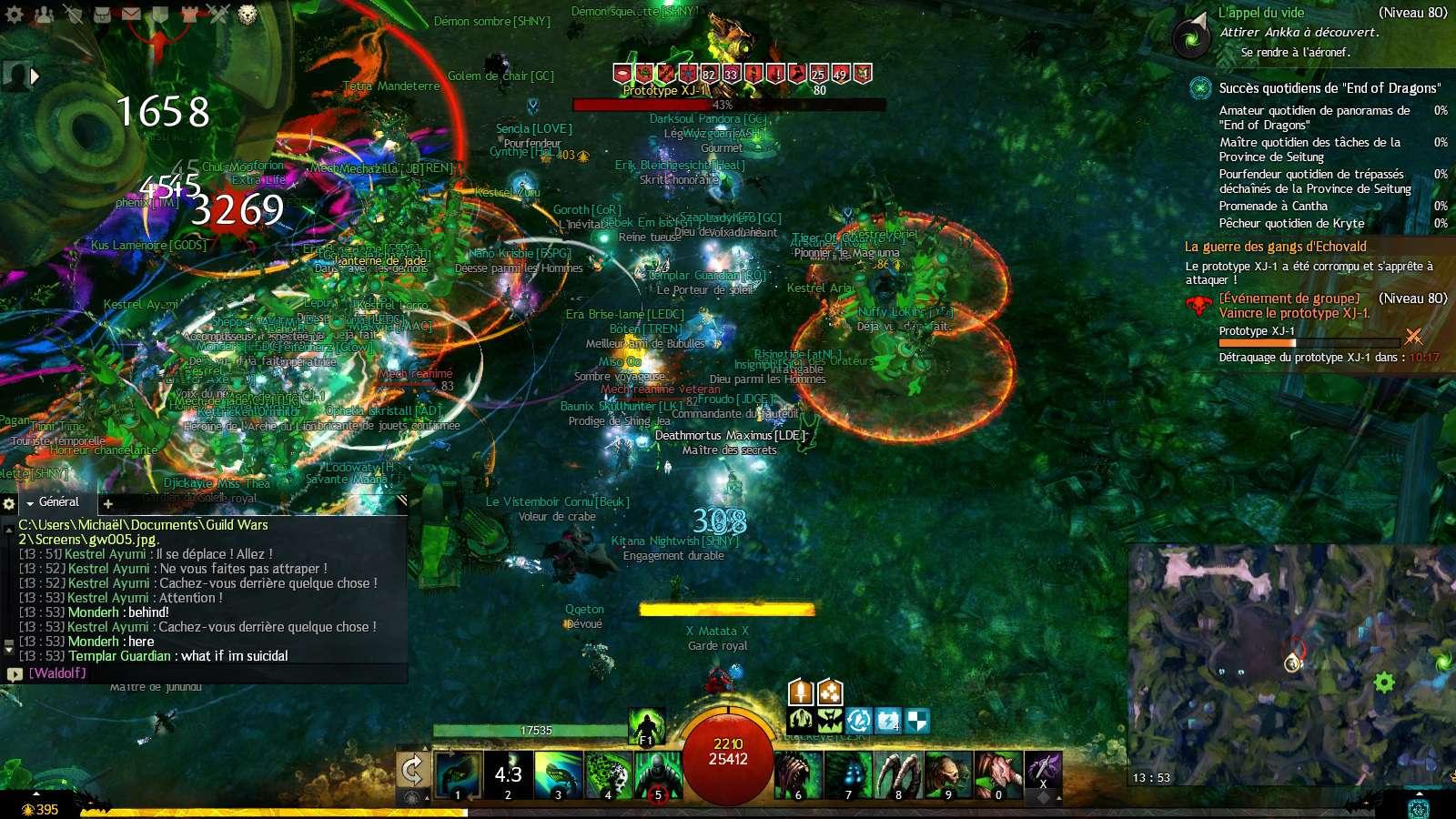Open chat settings via gear icon
Viewport: 1456px width, 819px height.
[8, 503]
